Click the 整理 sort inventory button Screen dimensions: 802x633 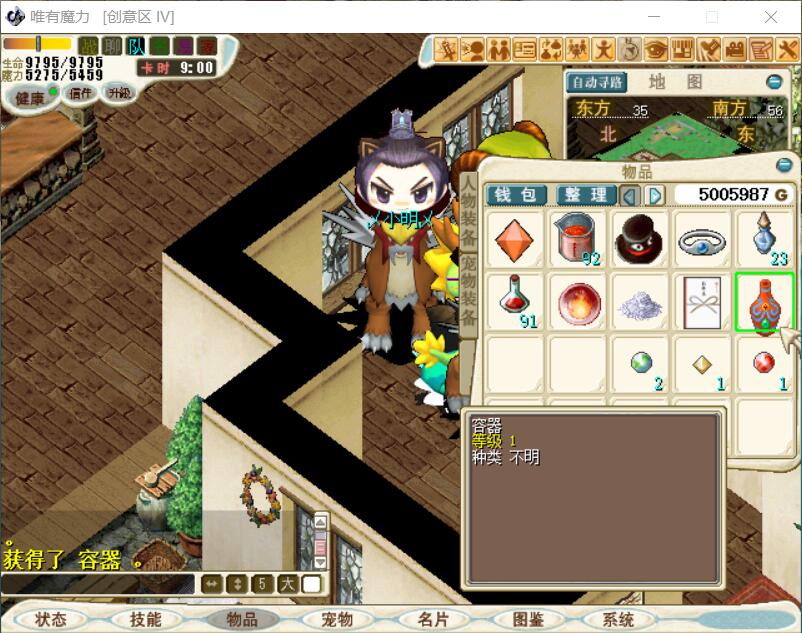click(585, 195)
